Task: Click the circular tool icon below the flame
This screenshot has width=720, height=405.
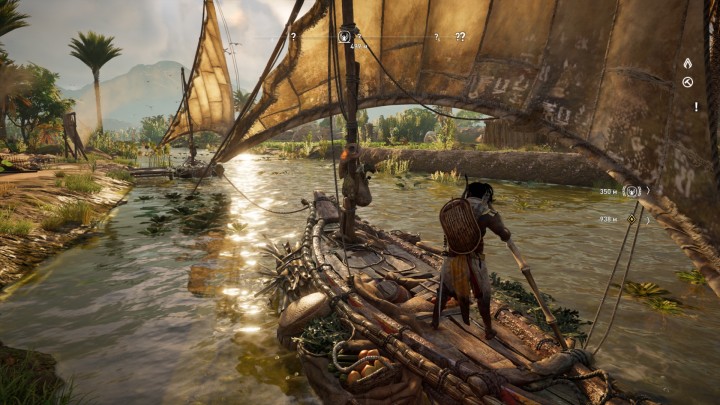Action: [687, 81]
